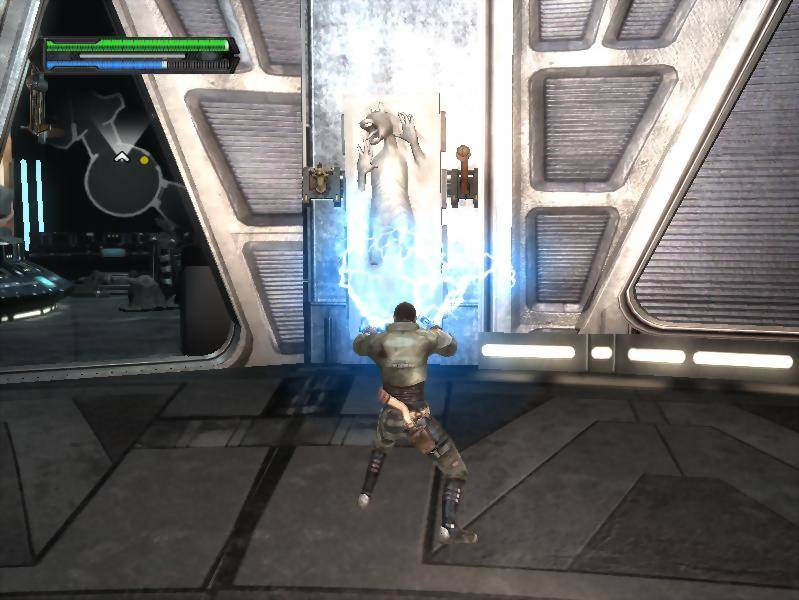Viewport: 799px width, 600px height.
Task: Click the white player arrow on the minimap
Action: (x=122, y=156)
